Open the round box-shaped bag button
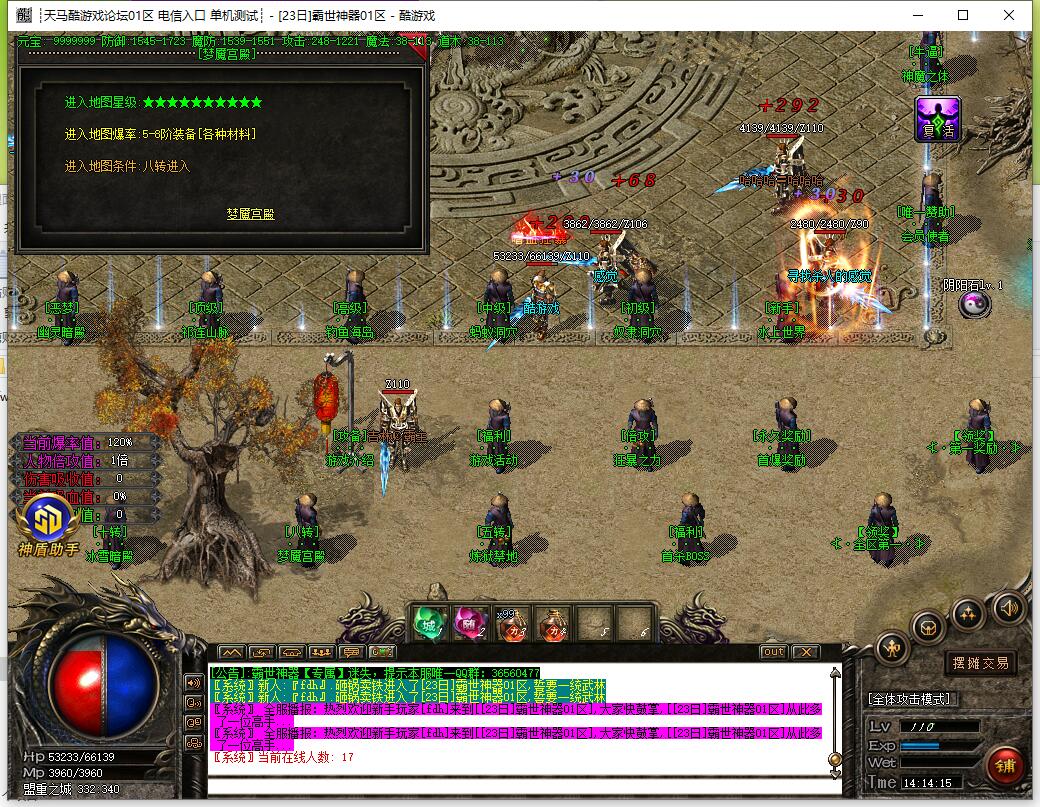Image resolution: width=1040 pixels, height=807 pixels. (928, 627)
